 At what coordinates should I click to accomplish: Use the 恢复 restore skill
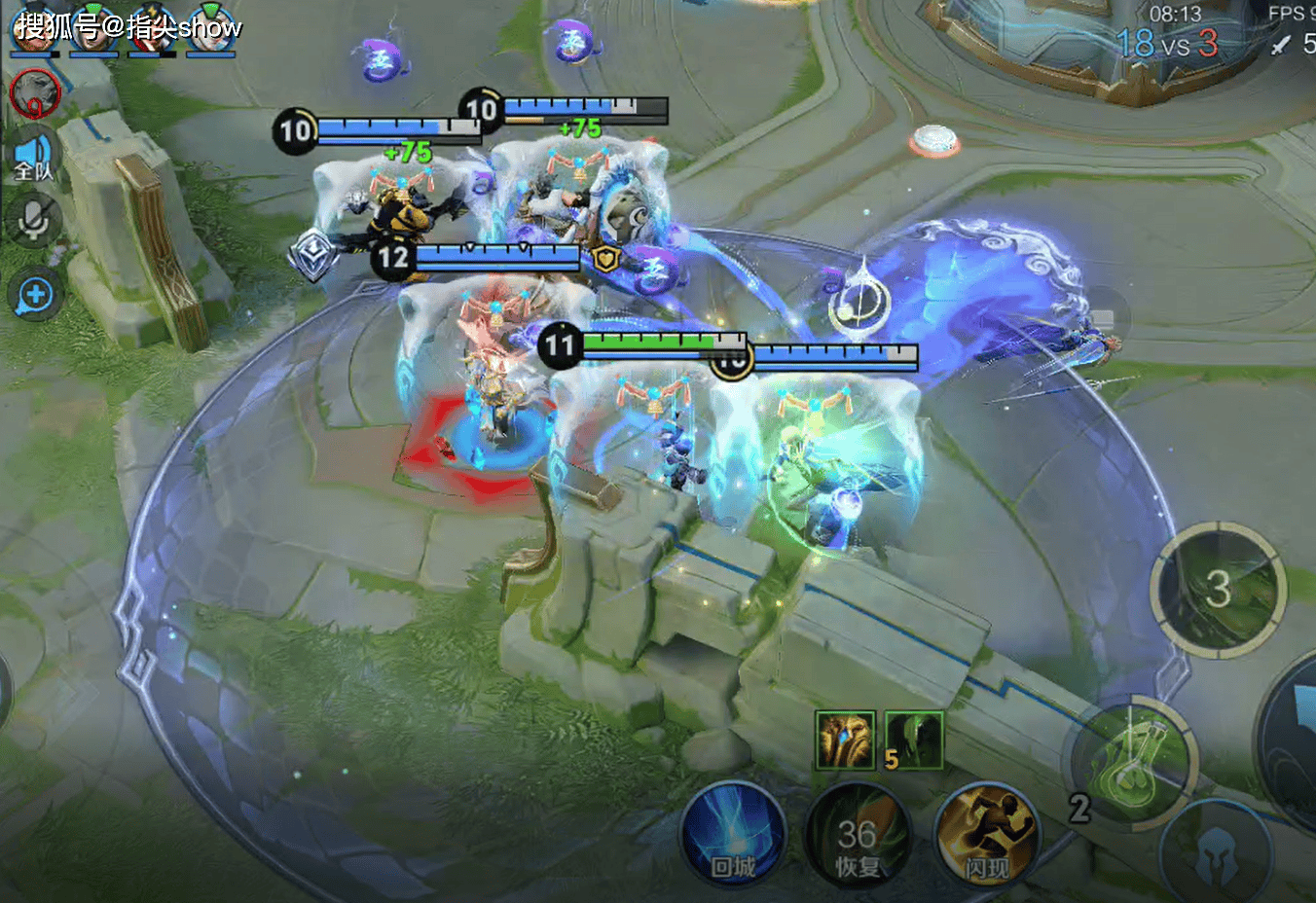pyautogui.click(x=857, y=837)
